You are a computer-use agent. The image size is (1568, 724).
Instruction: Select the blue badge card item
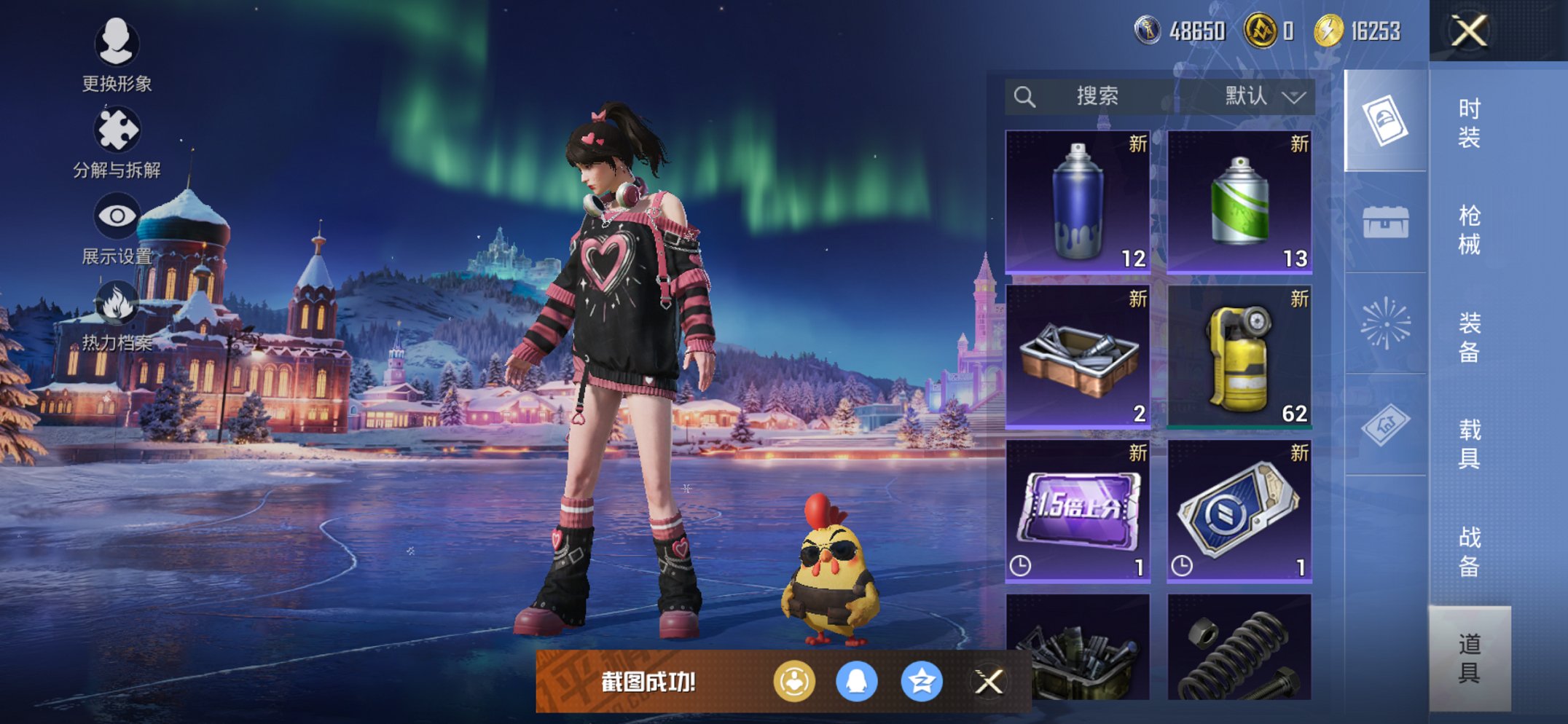click(1239, 511)
